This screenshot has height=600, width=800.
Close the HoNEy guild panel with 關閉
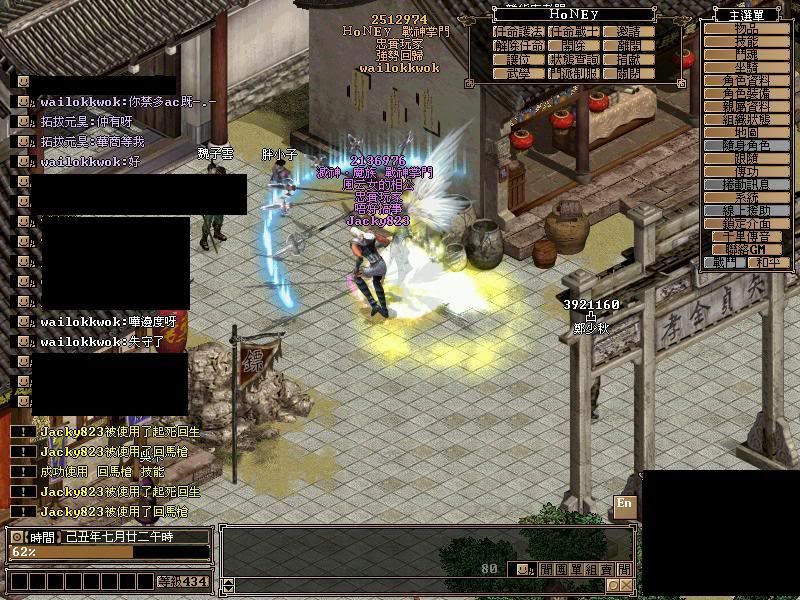629,74
